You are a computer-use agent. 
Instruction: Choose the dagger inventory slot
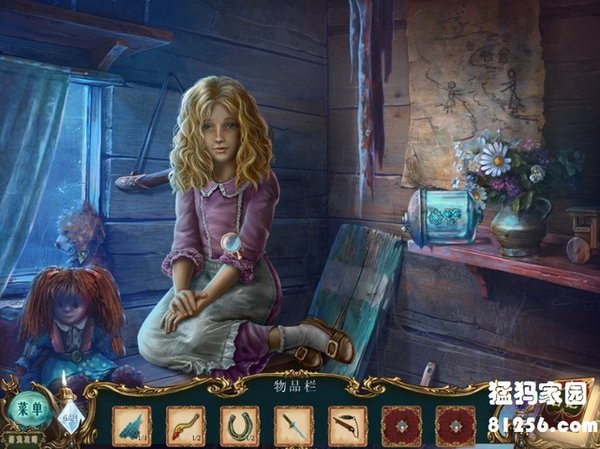click(x=293, y=425)
